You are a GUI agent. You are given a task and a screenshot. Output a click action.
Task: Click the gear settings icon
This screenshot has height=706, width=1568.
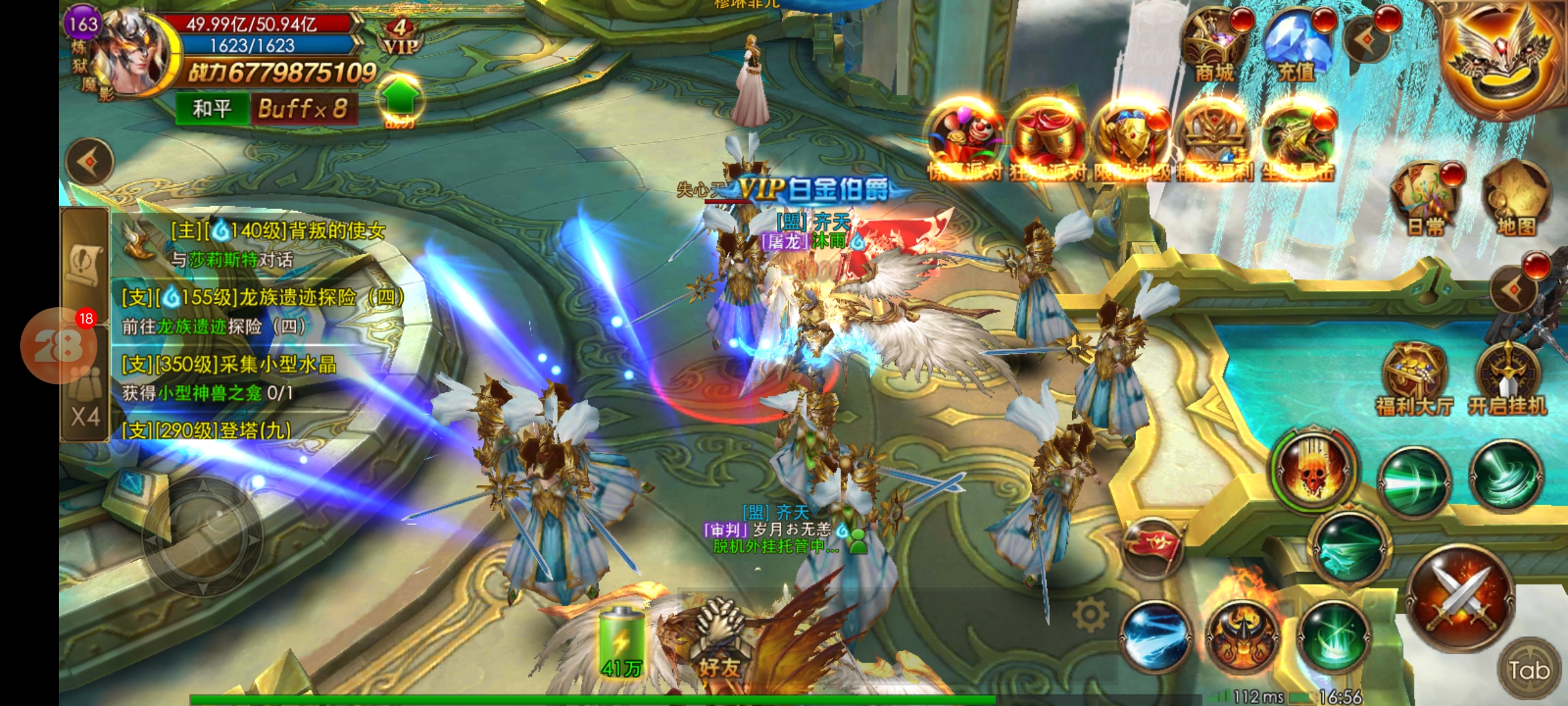(x=1090, y=614)
